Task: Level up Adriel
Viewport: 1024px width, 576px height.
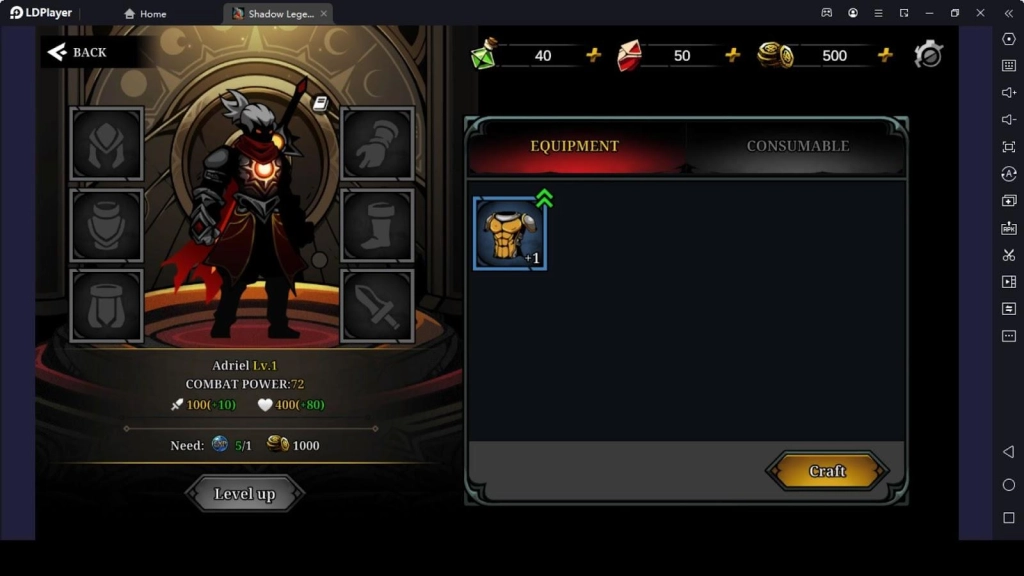Action: (x=244, y=493)
